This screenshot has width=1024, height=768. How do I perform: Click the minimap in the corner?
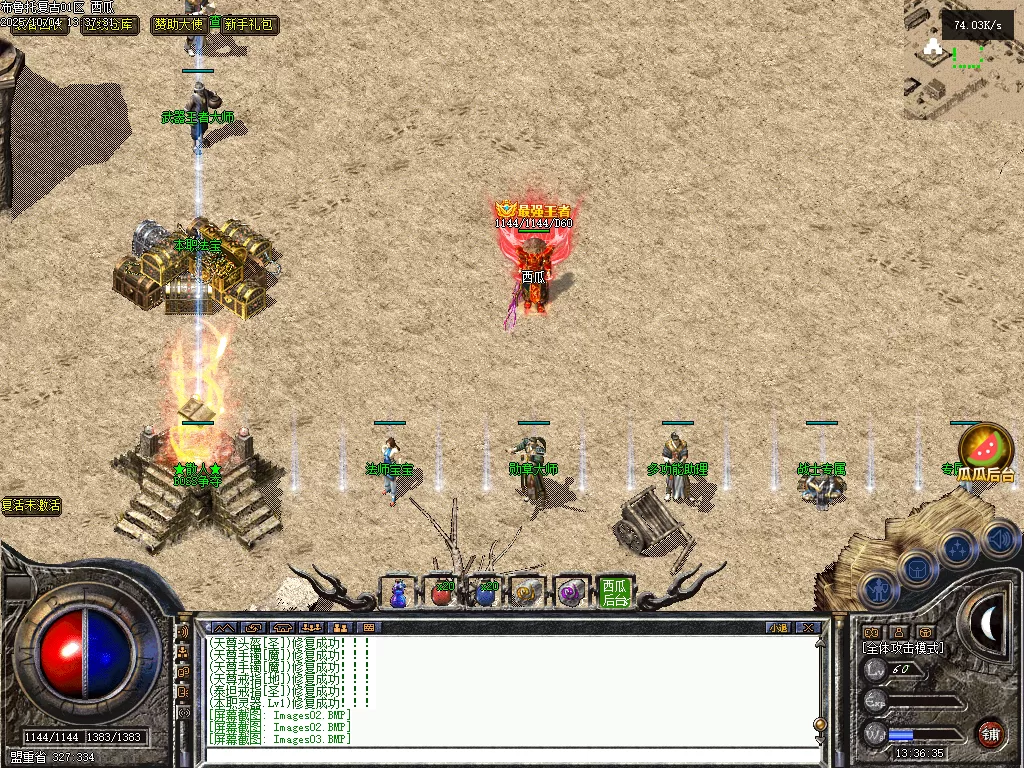pyautogui.click(x=962, y=60)
